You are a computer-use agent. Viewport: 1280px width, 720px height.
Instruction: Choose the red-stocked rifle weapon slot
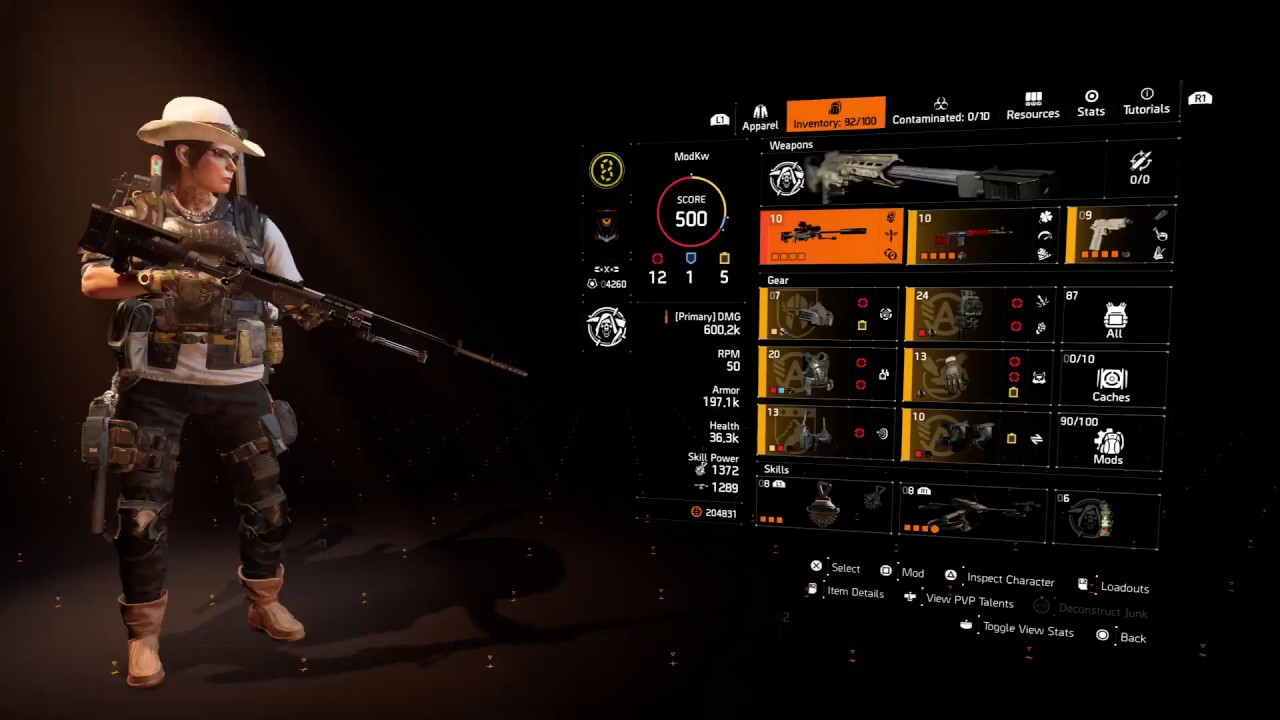point(982,237)
